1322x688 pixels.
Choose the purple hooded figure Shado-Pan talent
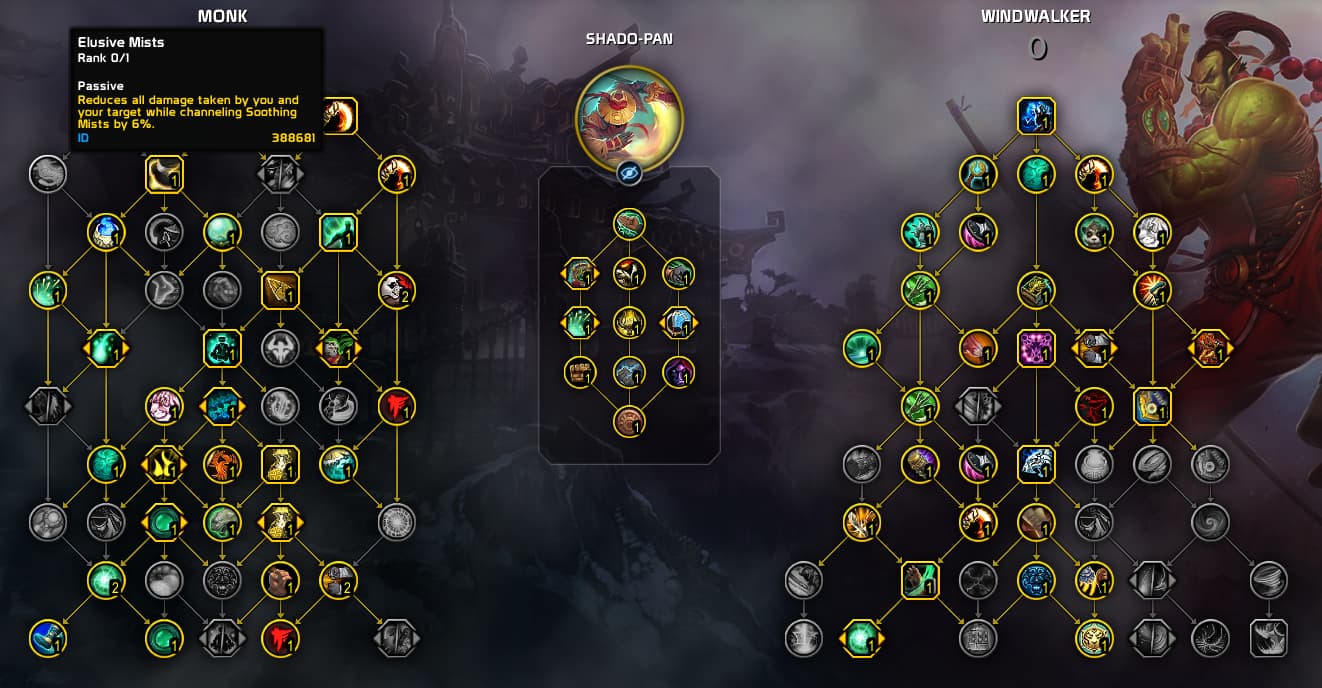[x=679, y=372]
